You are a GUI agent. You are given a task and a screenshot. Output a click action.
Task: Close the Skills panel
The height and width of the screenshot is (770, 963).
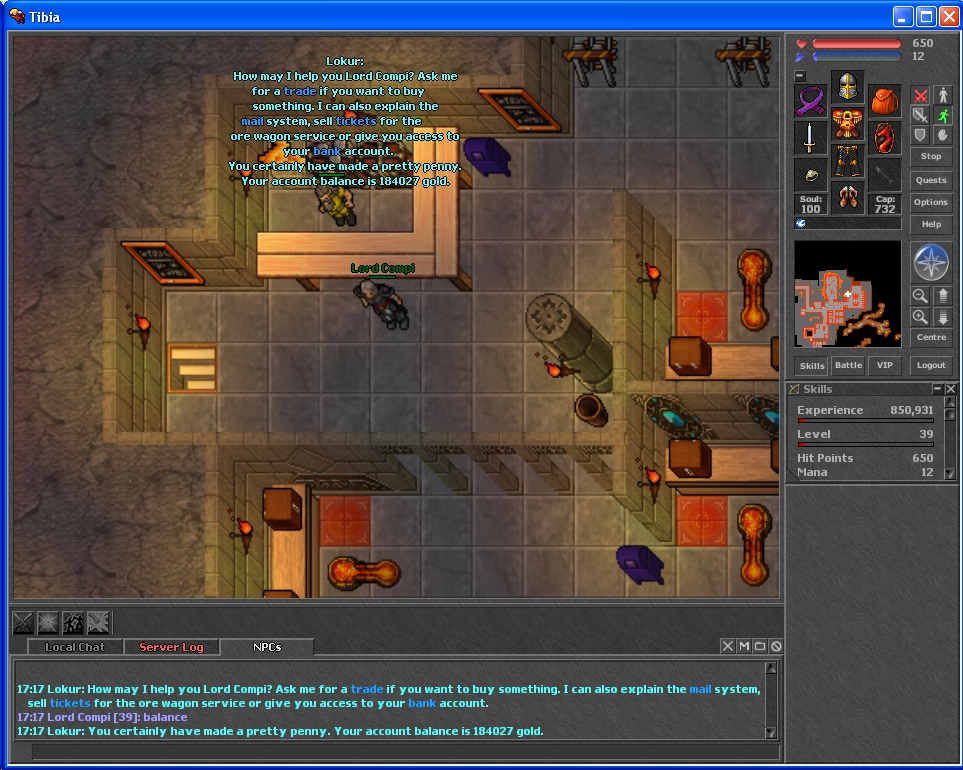tap(950, 389)
